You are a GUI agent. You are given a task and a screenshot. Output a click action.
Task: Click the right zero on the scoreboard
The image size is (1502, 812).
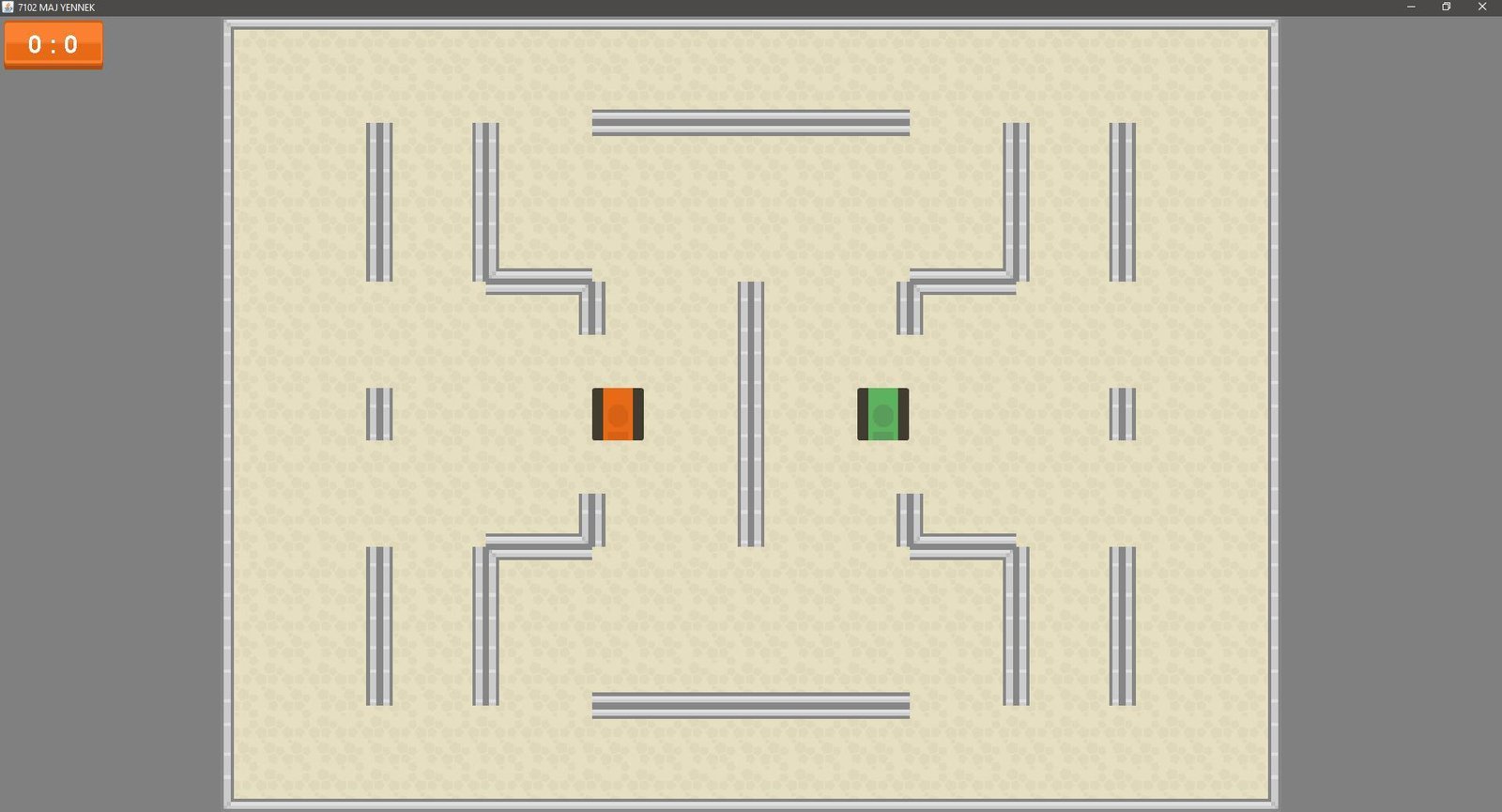pos(71,44)
